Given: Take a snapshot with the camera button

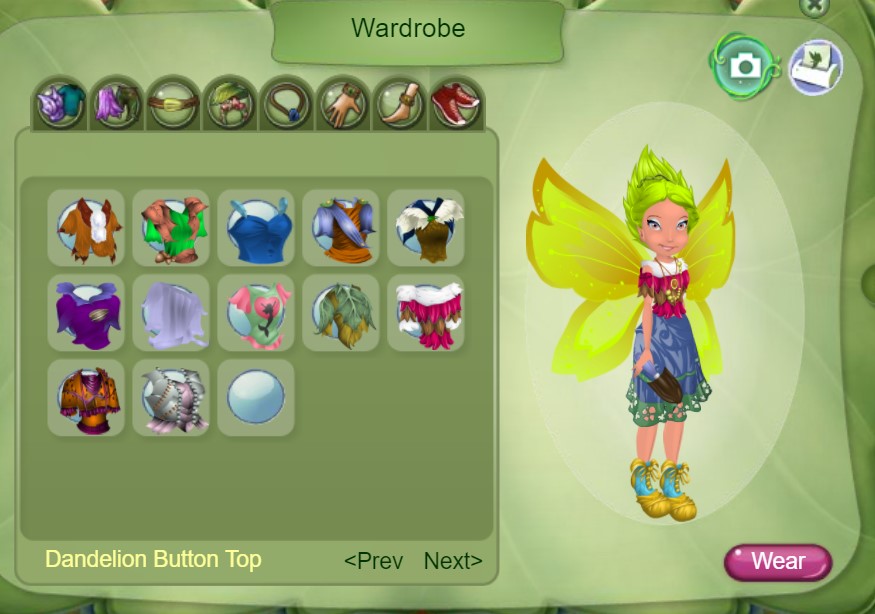Looking at the screenshot, I should [x=742, y=66].
